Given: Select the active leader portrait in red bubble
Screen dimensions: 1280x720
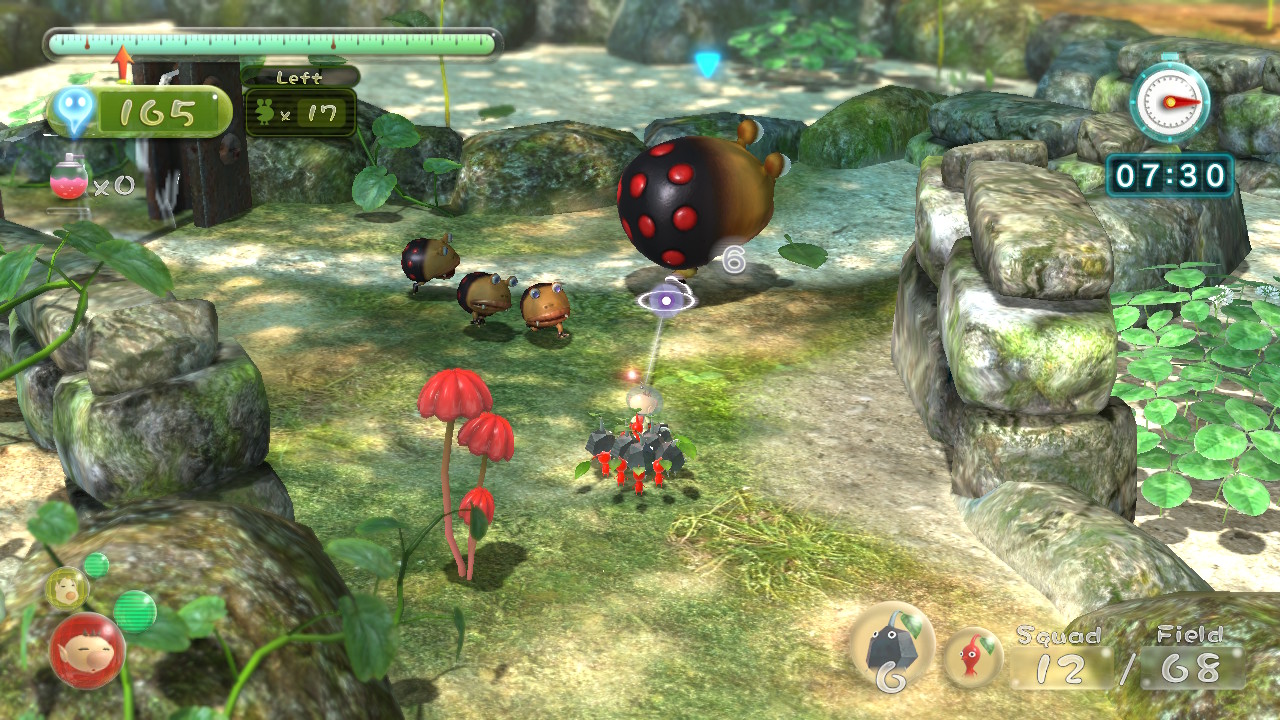Looking at the screenshot, I should tap(87, 651).
